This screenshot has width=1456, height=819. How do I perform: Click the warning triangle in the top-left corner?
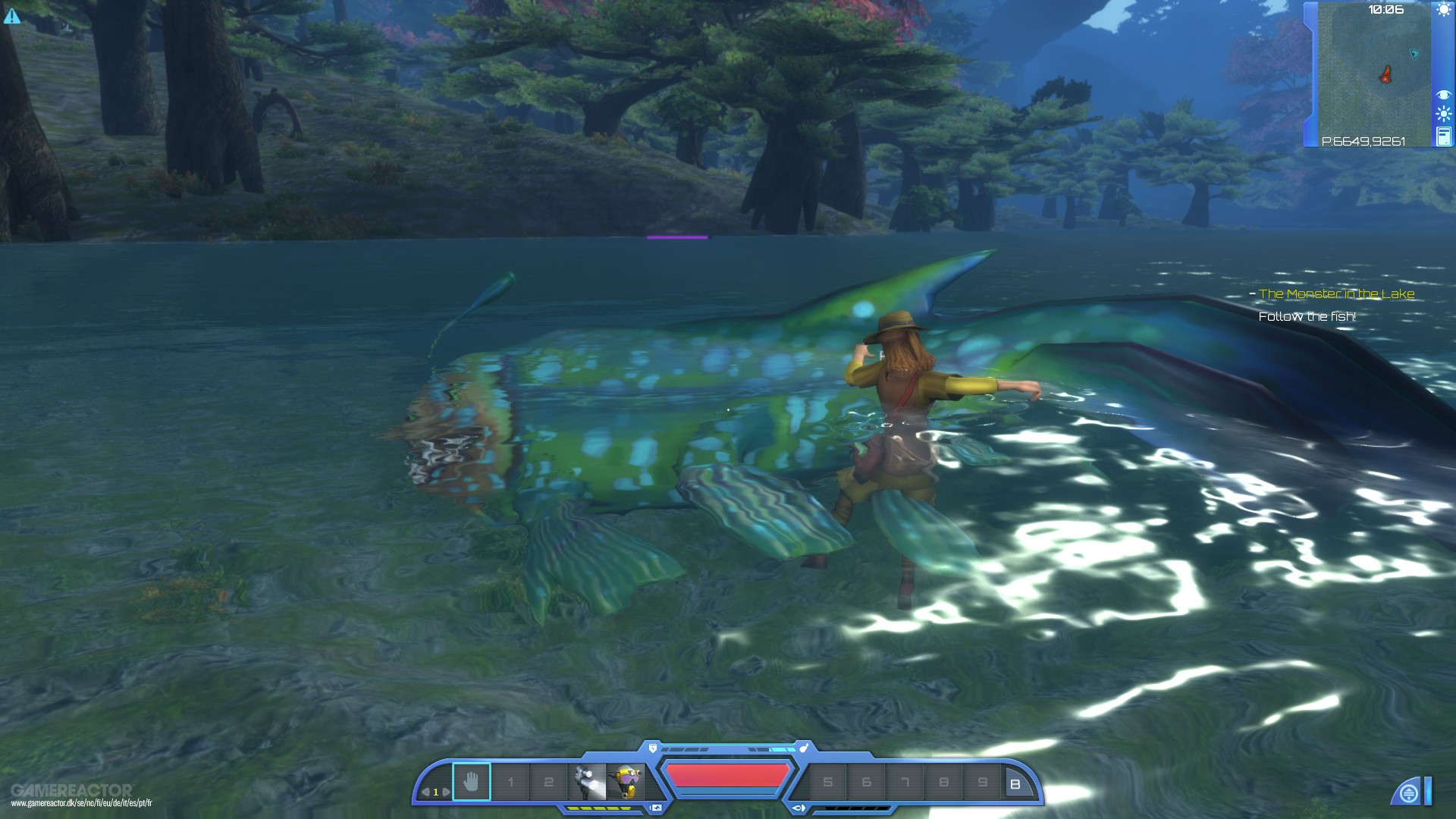click(13, 15)
